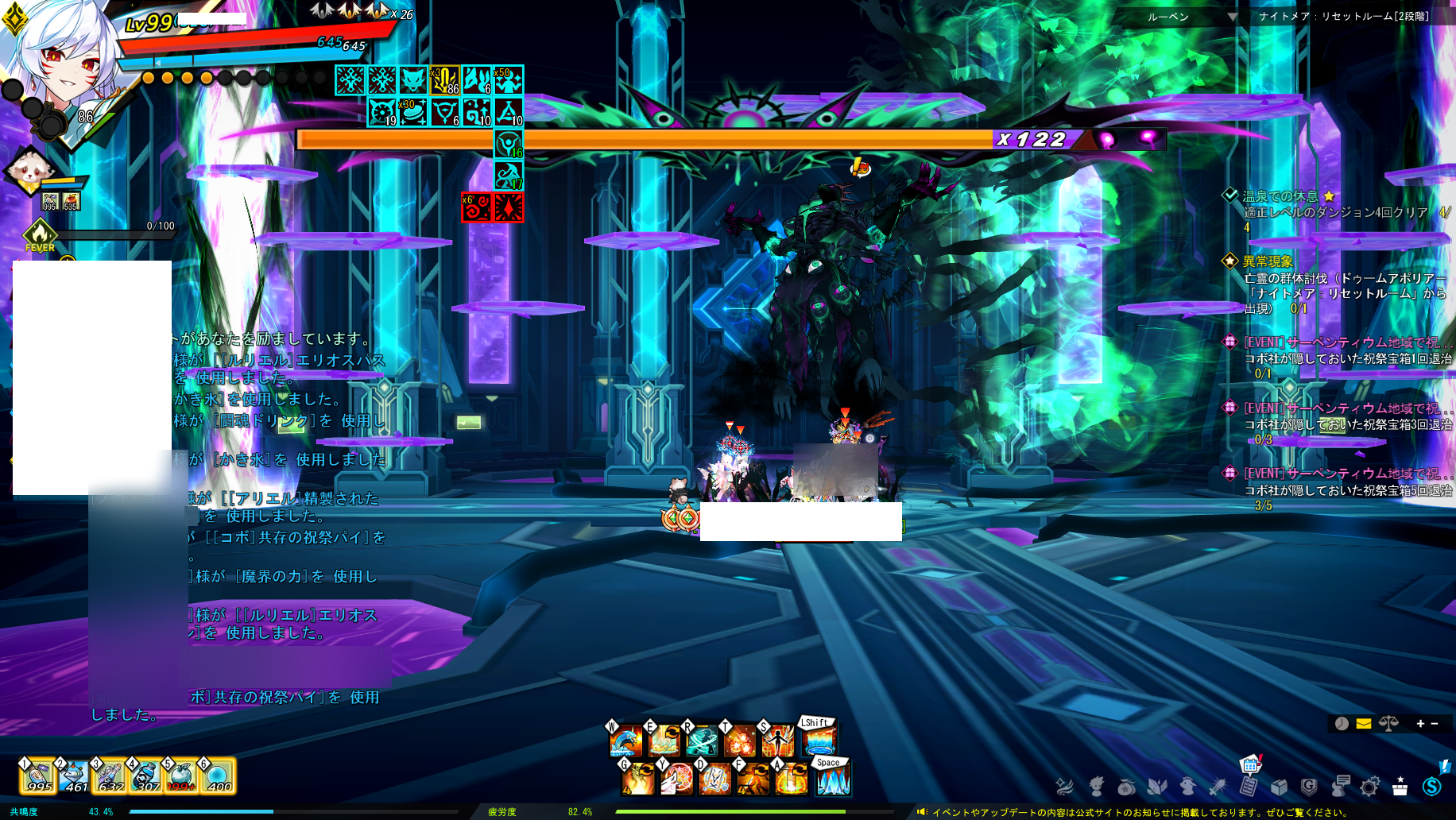Open the settings gear menu
Viewport: 1456px width, 820px height.
pyautogui.click(x=1369, y=787)
